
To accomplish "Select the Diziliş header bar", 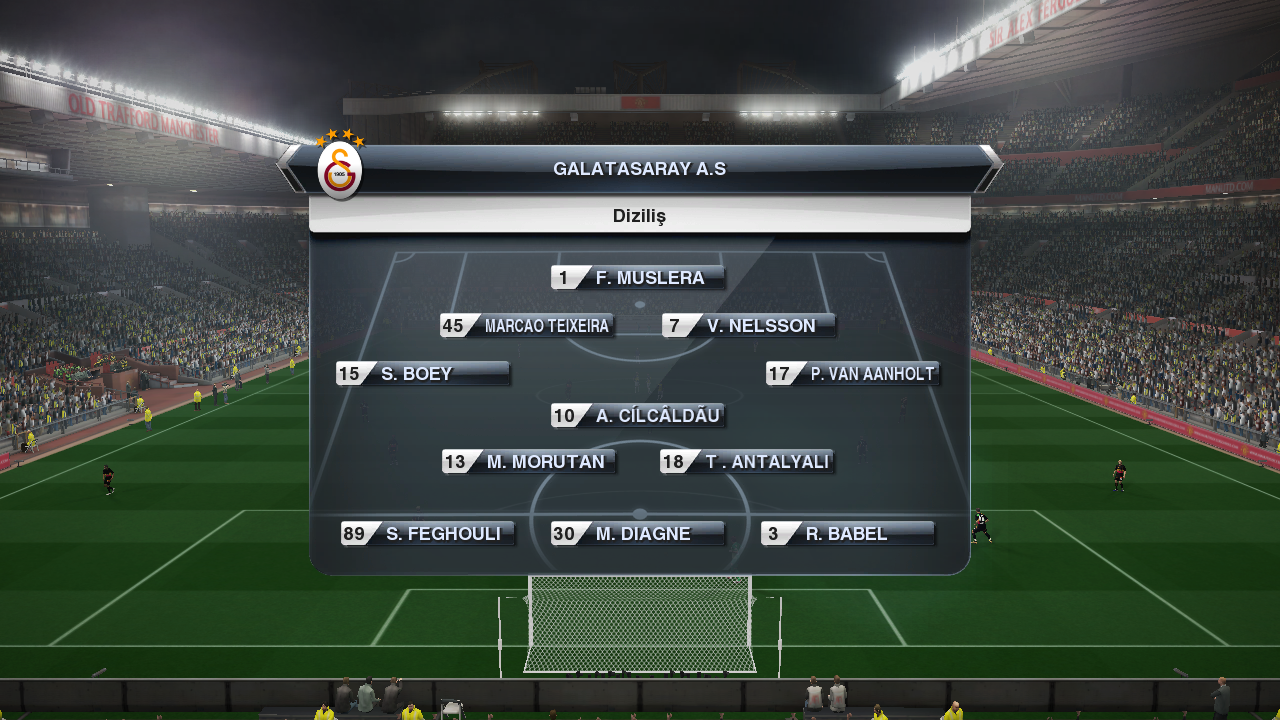I will click(640, 216).
